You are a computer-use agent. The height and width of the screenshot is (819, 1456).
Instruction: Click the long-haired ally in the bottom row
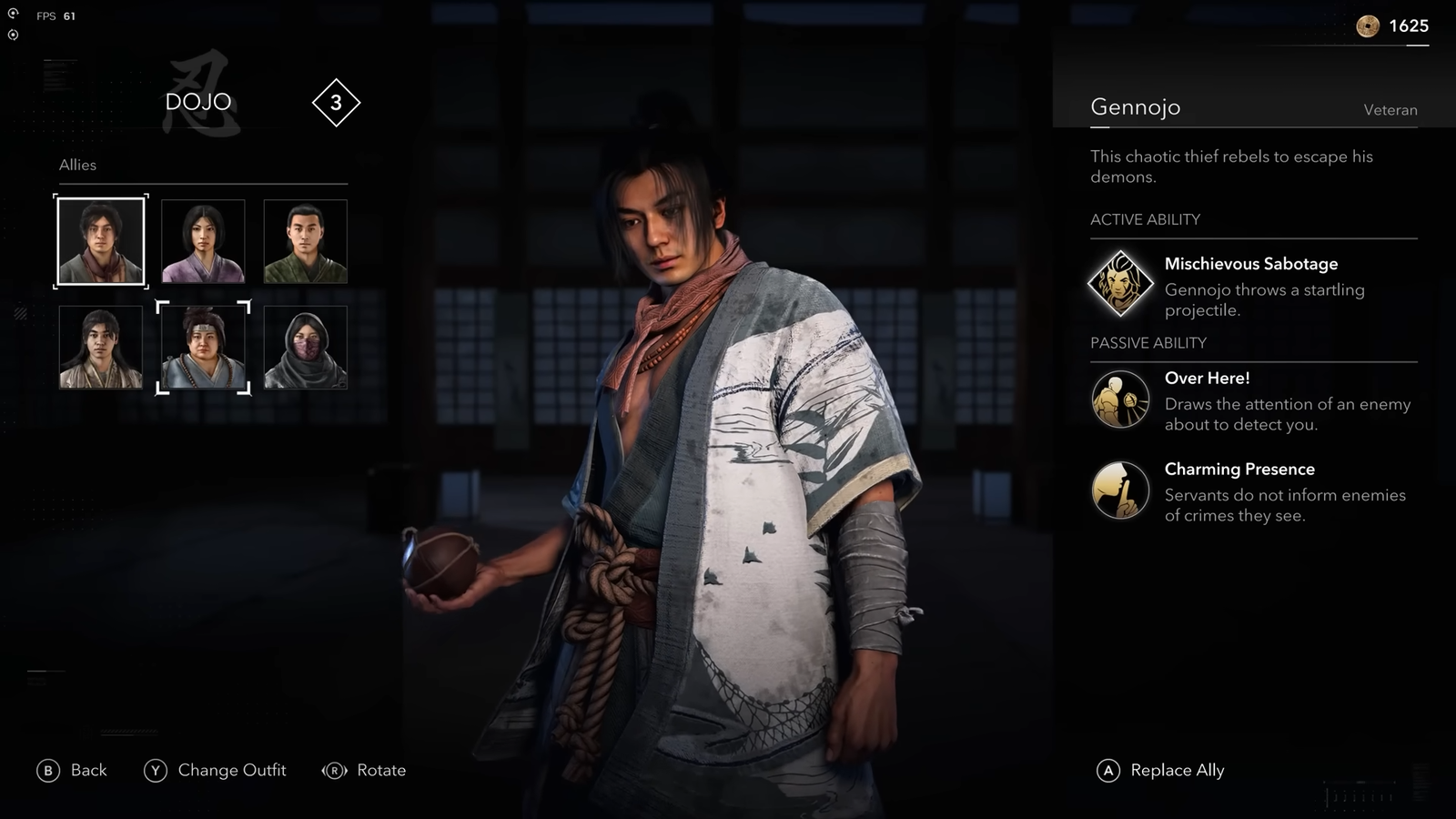tap(100, 347)
